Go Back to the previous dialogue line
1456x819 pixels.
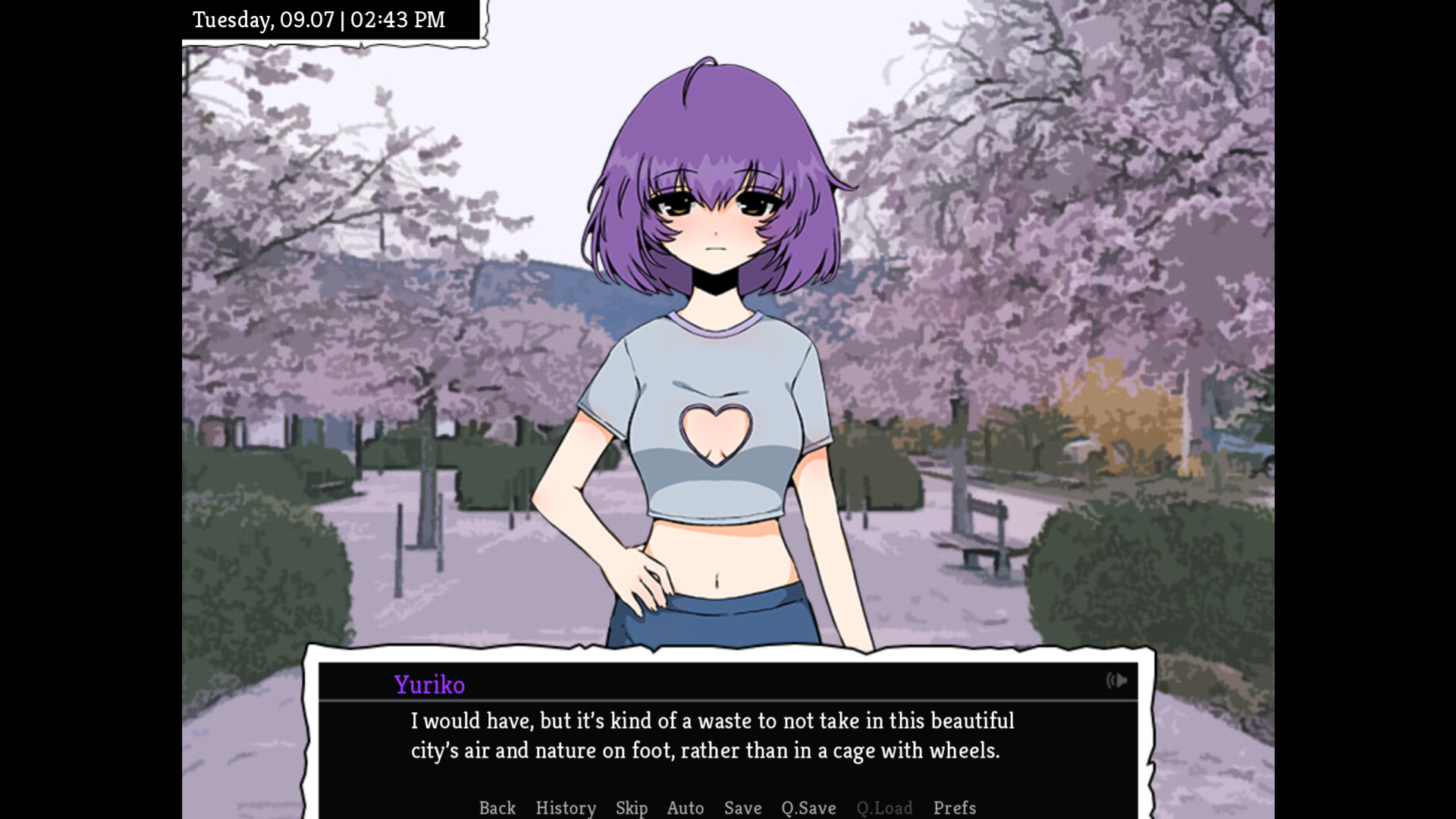(x=497, y=808)
